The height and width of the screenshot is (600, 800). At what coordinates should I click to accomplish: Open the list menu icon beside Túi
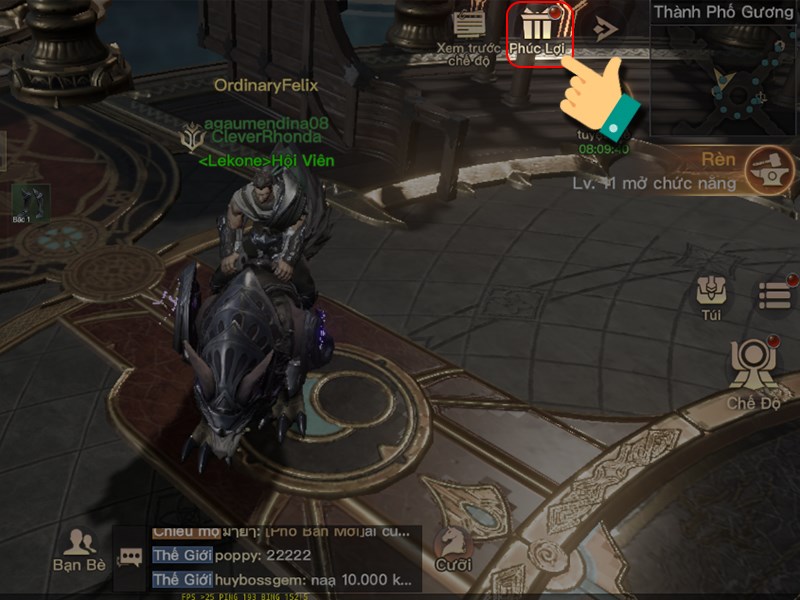[776, 295]
